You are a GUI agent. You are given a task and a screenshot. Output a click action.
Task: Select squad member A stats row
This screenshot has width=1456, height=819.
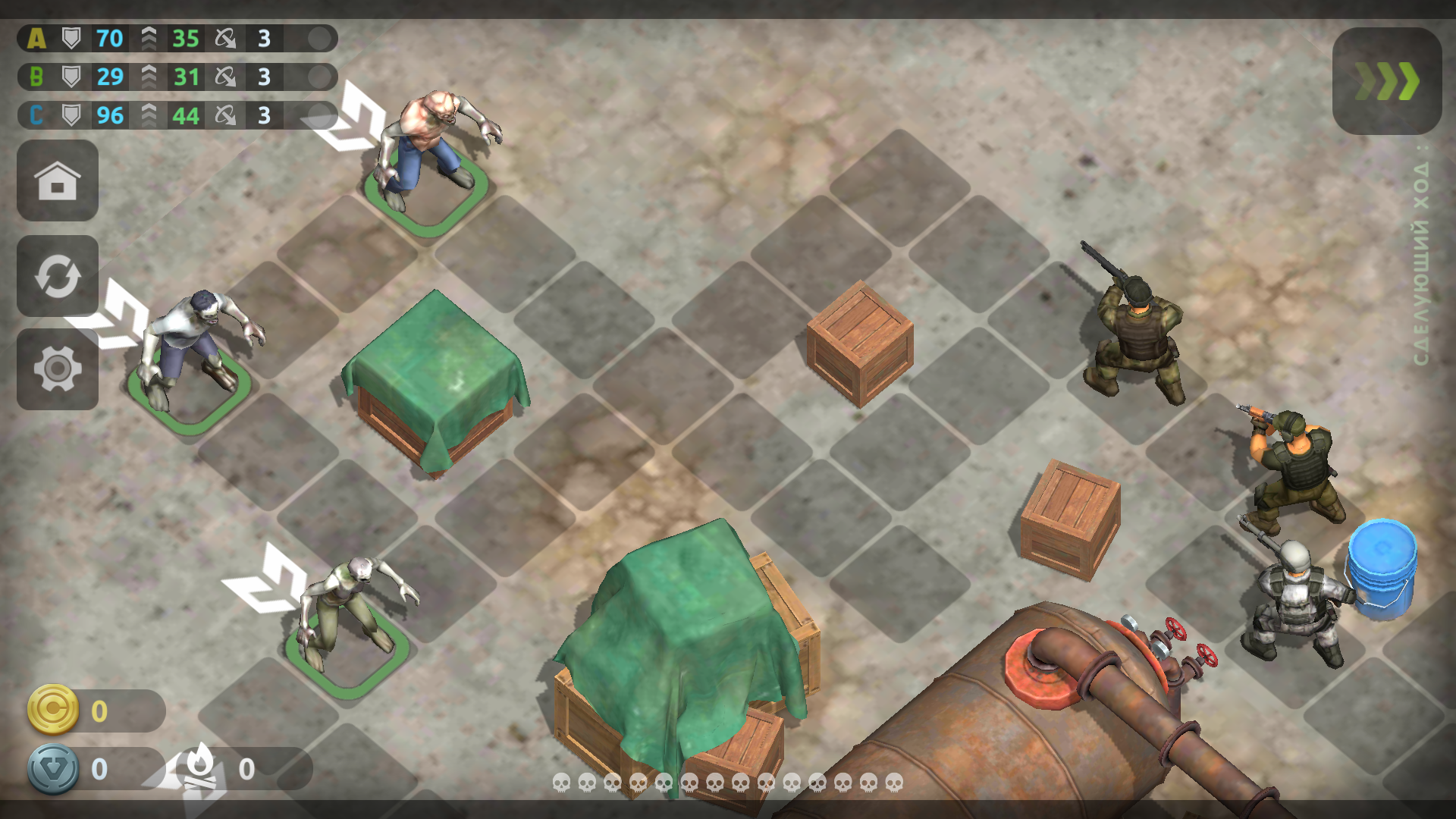pos(177,38)
